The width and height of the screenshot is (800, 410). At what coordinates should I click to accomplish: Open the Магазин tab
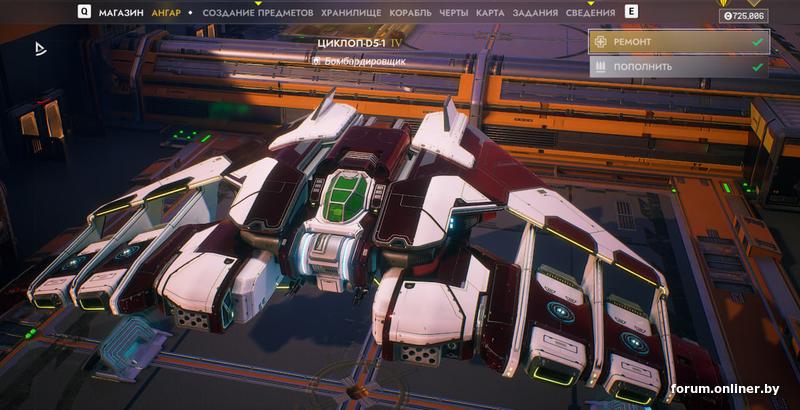[x=121, y=13]
